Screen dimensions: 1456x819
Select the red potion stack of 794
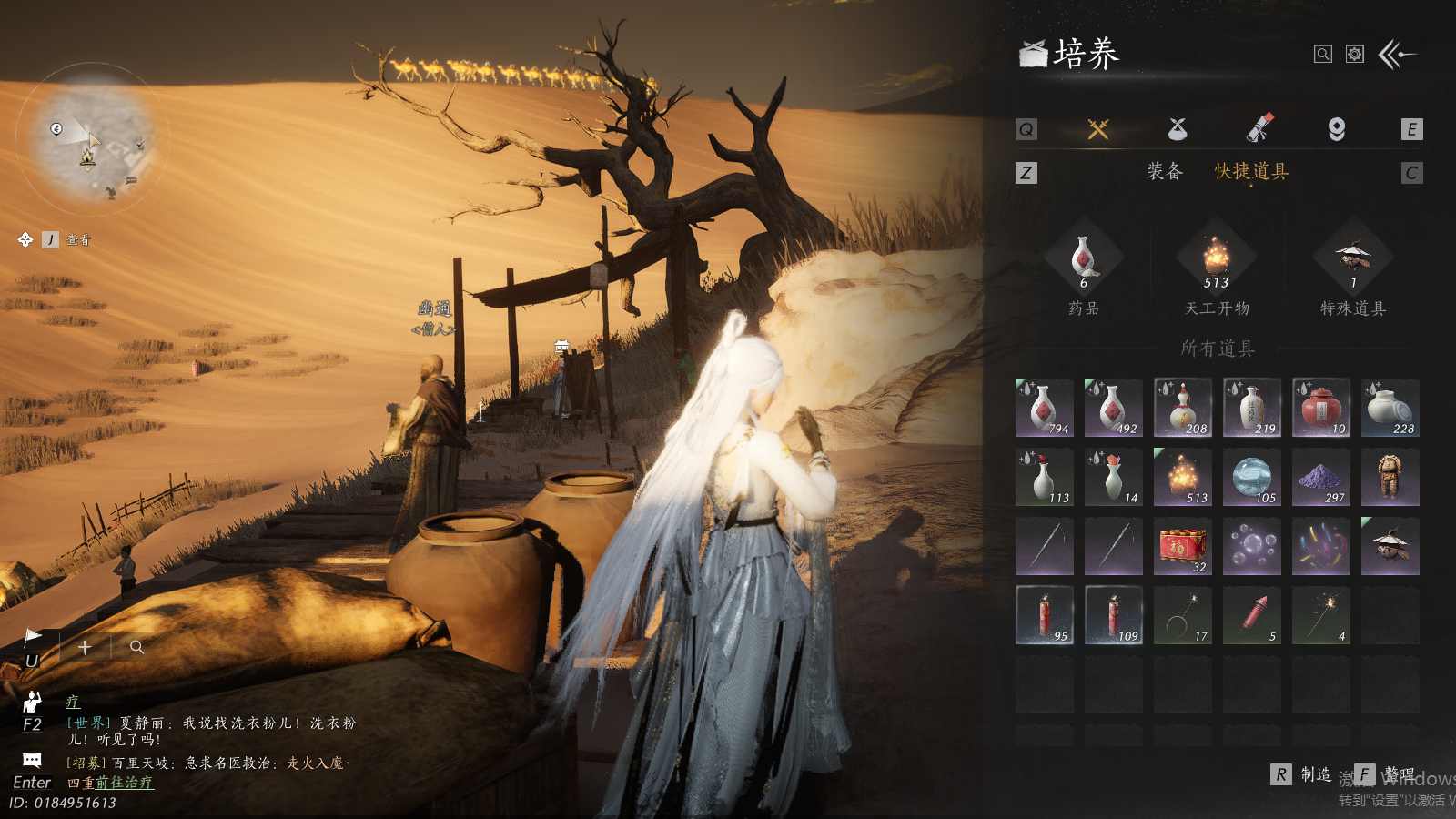click(1044, 408)
